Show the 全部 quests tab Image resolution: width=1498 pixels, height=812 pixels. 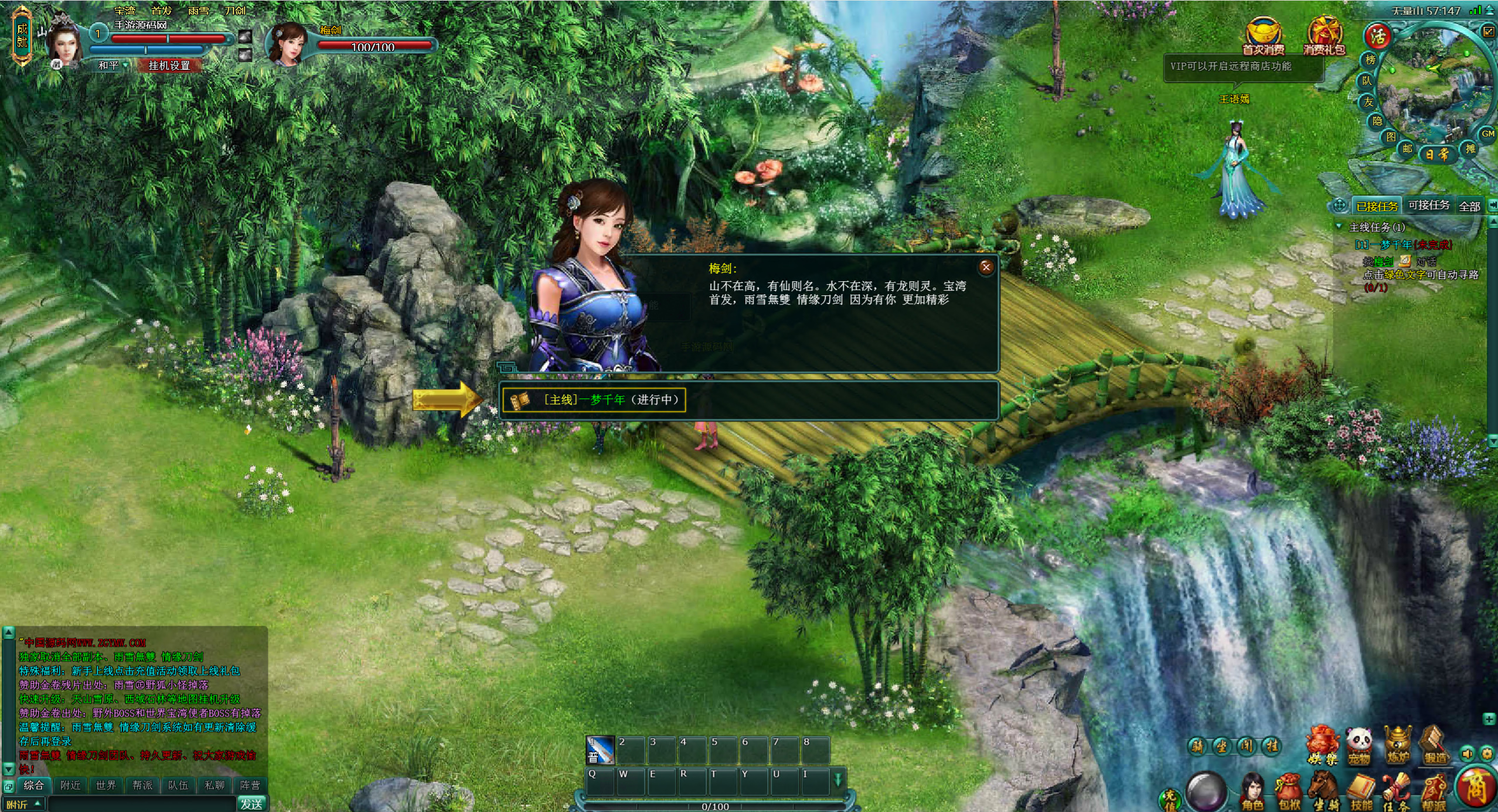[x=1469, y=206]
